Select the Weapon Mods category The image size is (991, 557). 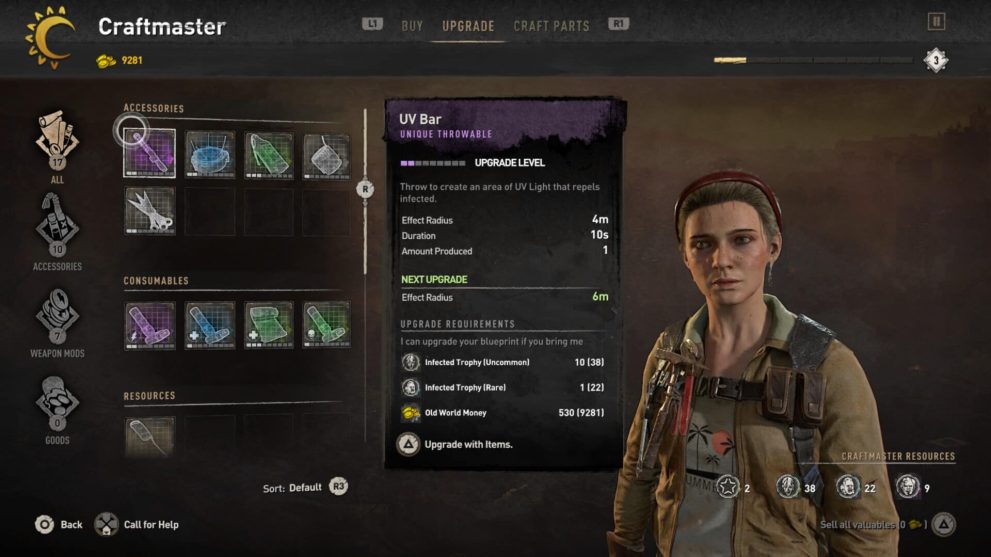(57, 320)
